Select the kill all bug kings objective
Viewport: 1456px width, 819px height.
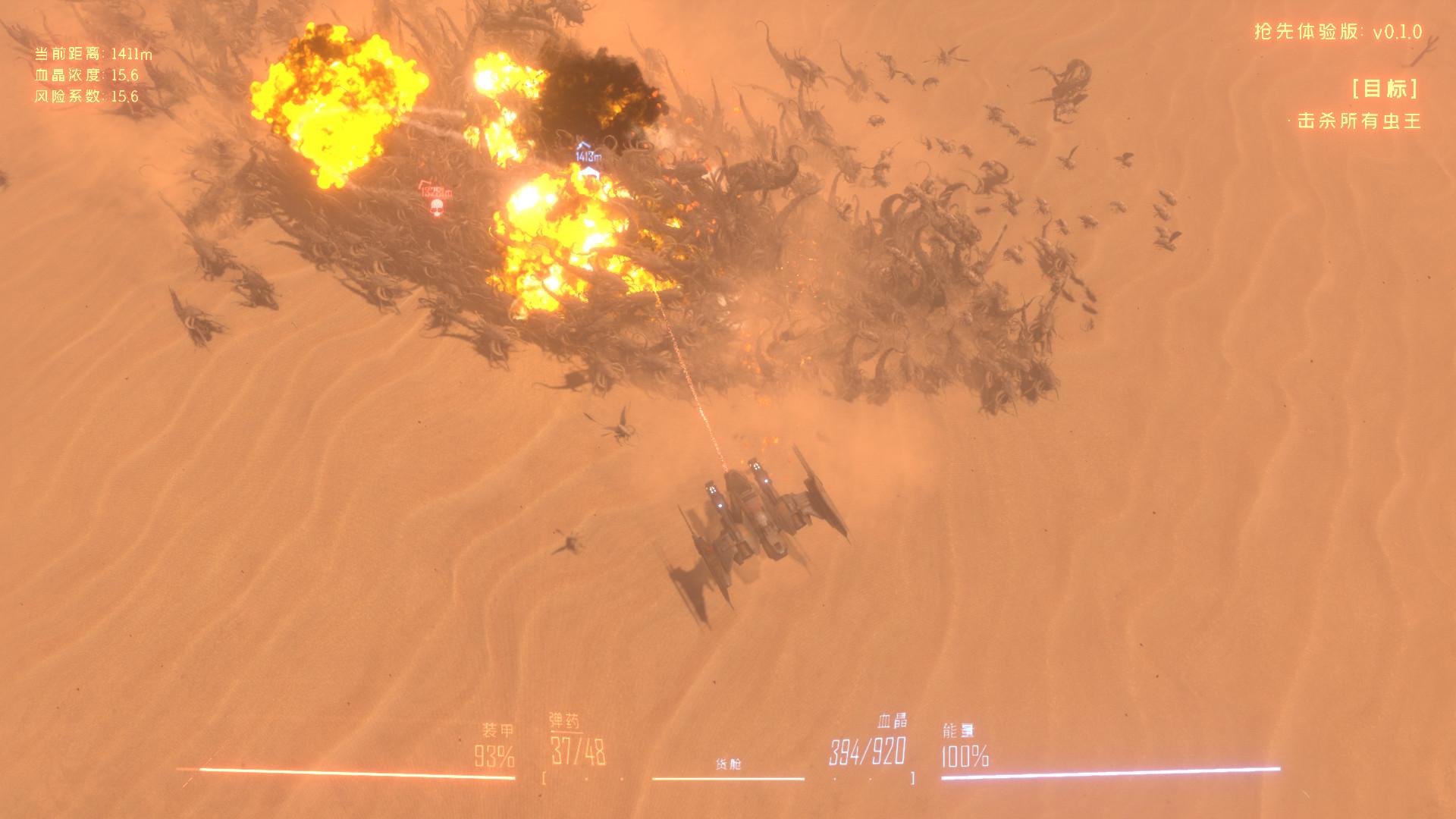1358,121
